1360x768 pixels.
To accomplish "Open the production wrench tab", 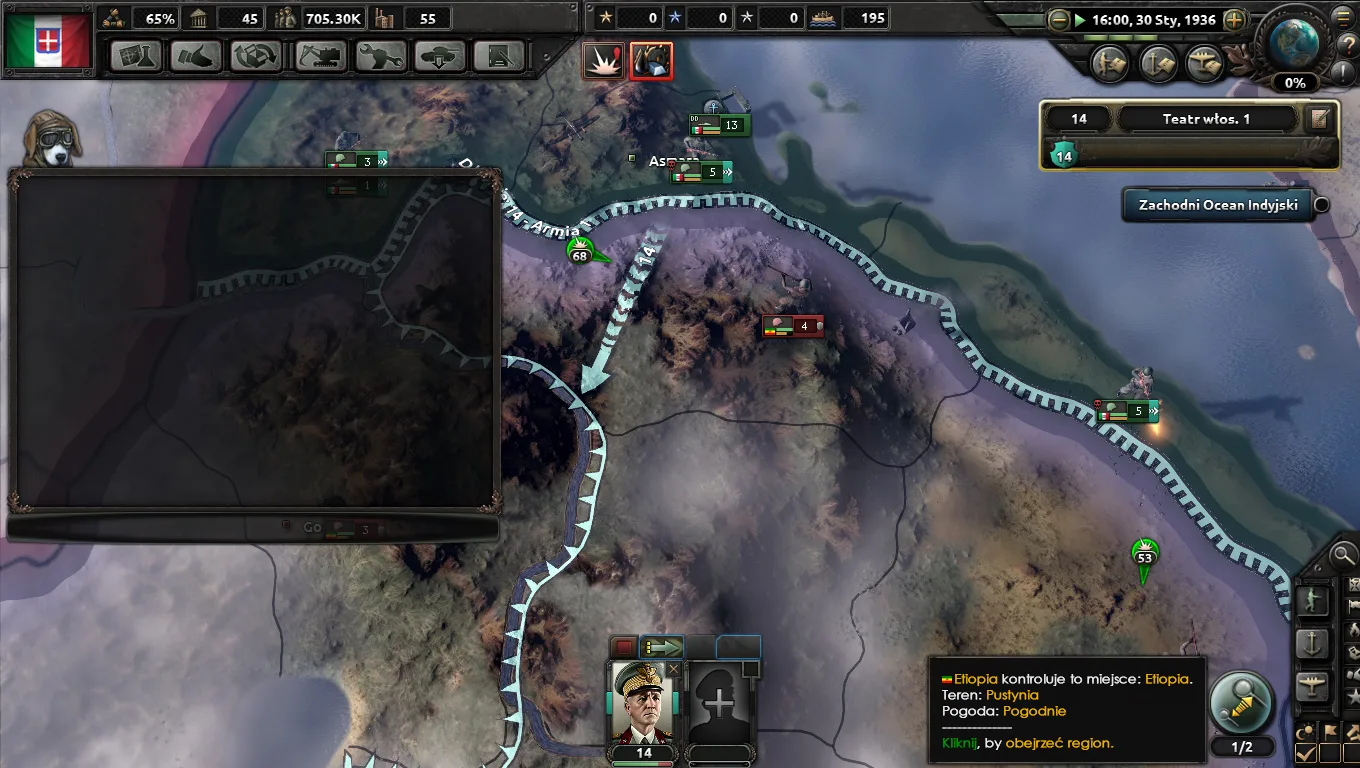I will click(381, 56).
